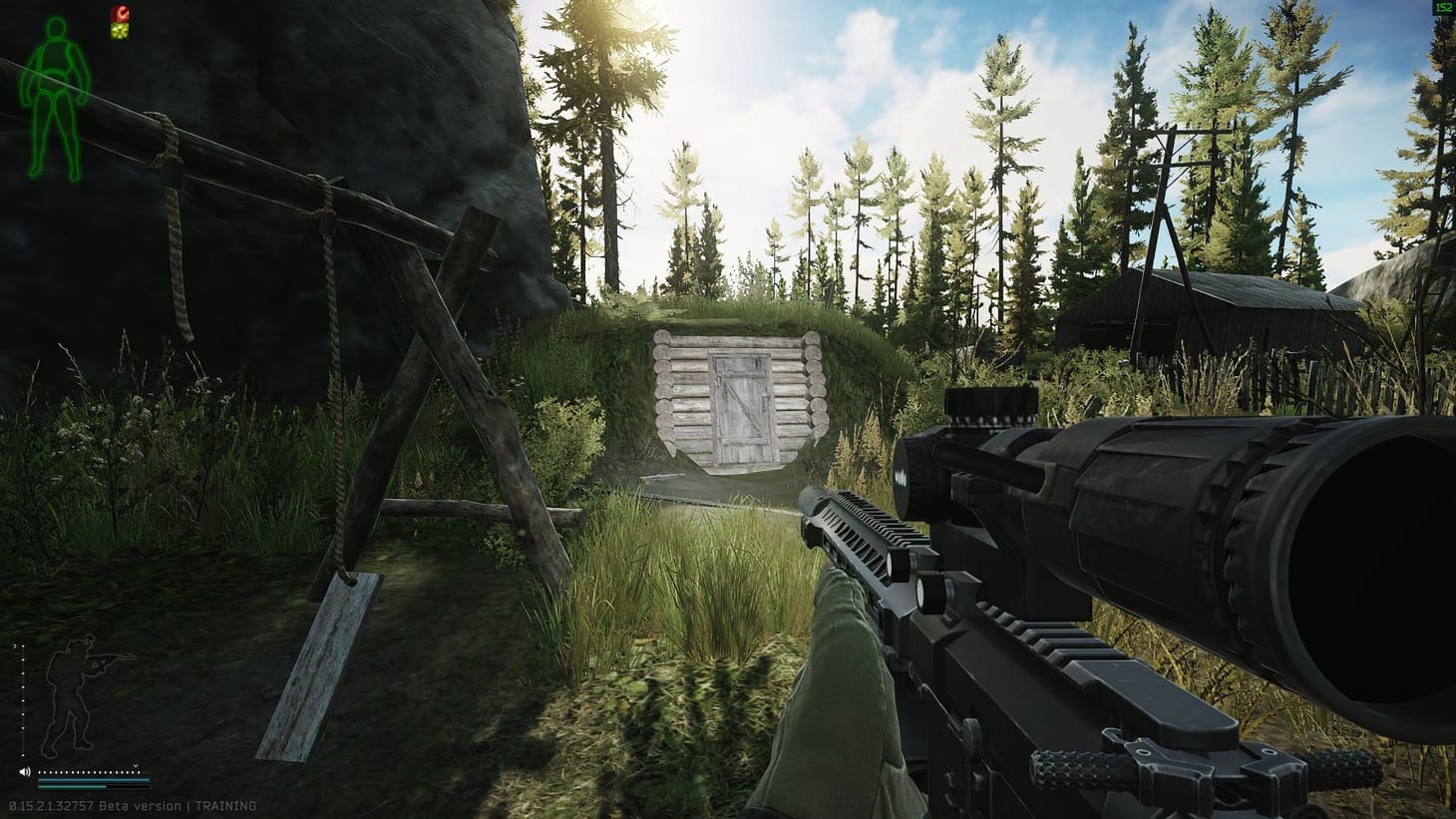This screenshot has height=819, width=1456.
Task: Select the red painkiller status effect icon
Action: [120, 13]
